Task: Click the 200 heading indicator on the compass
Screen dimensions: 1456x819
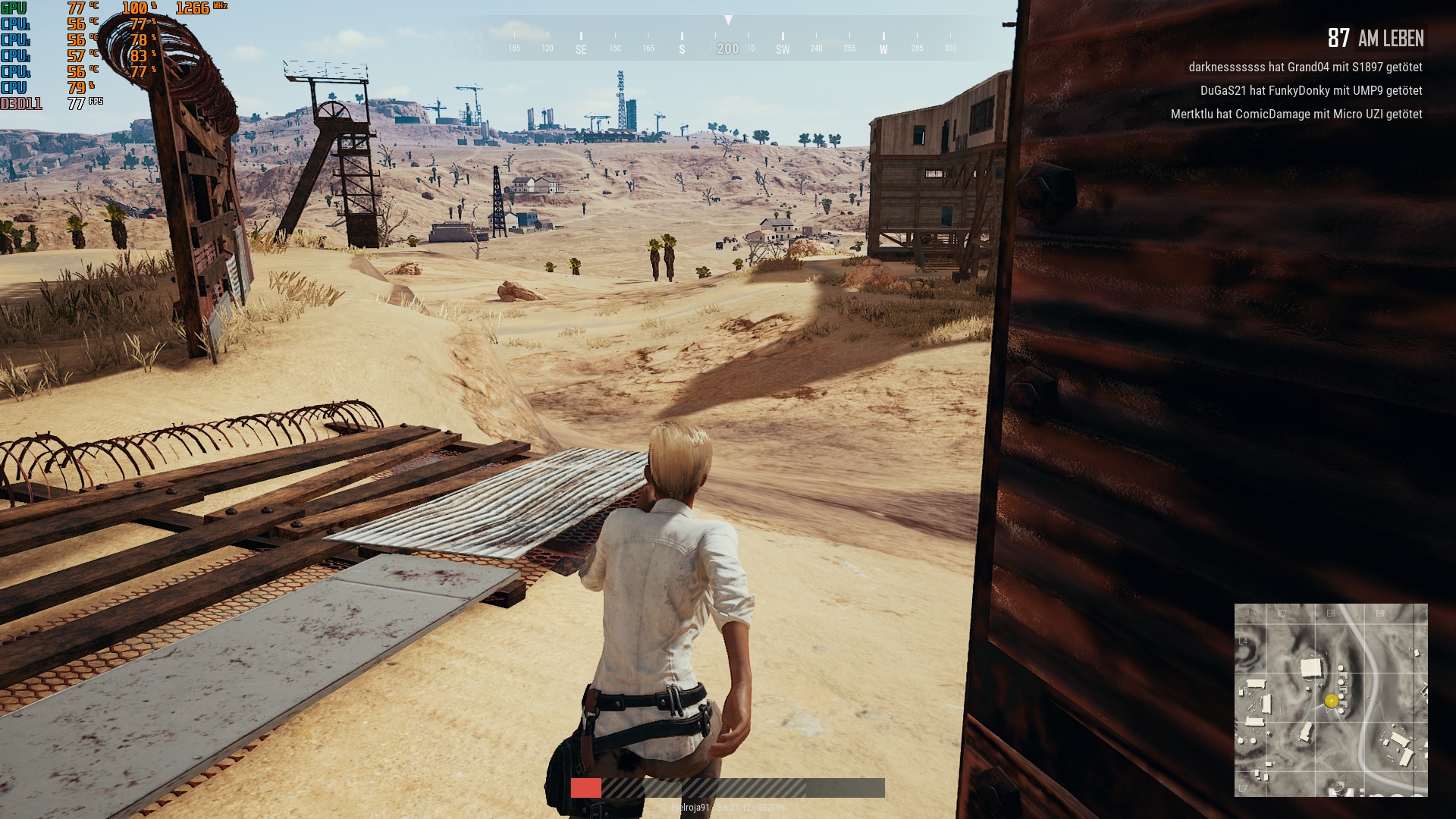Action: tap(728, 48)
